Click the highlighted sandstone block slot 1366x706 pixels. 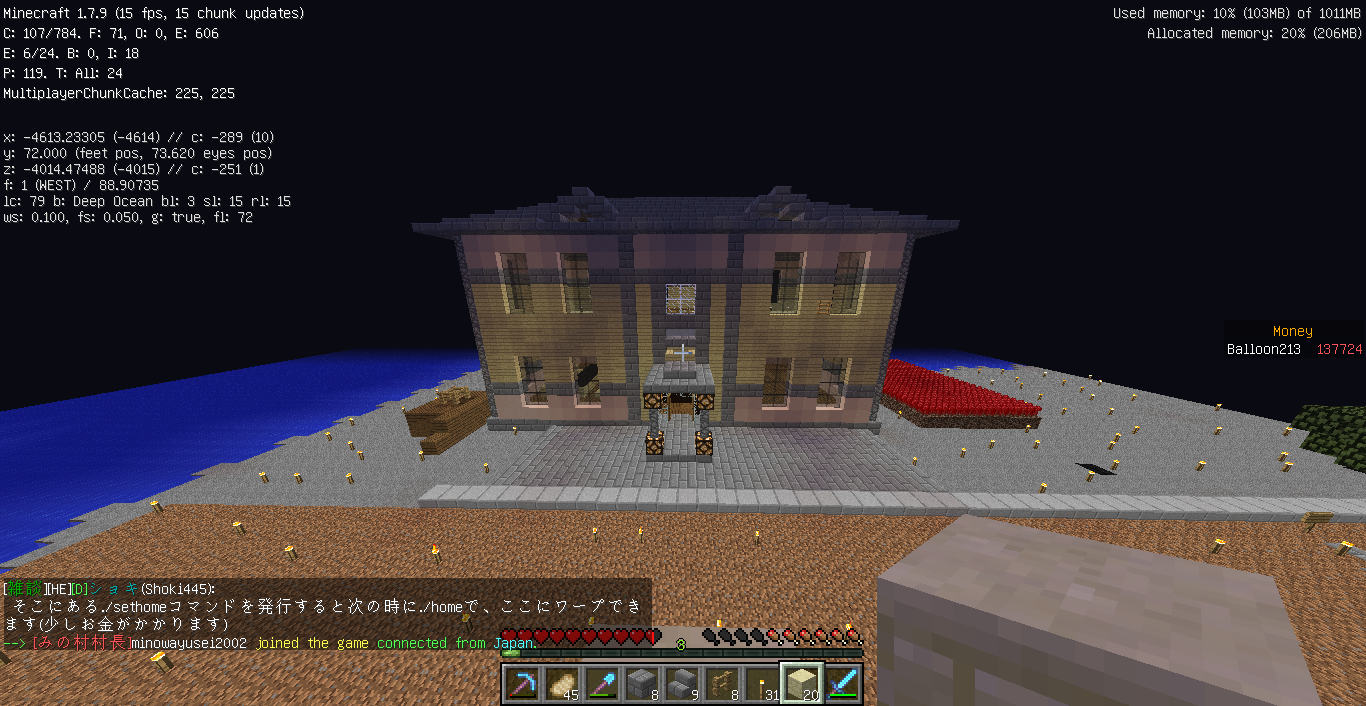click(x=802, y=685)
